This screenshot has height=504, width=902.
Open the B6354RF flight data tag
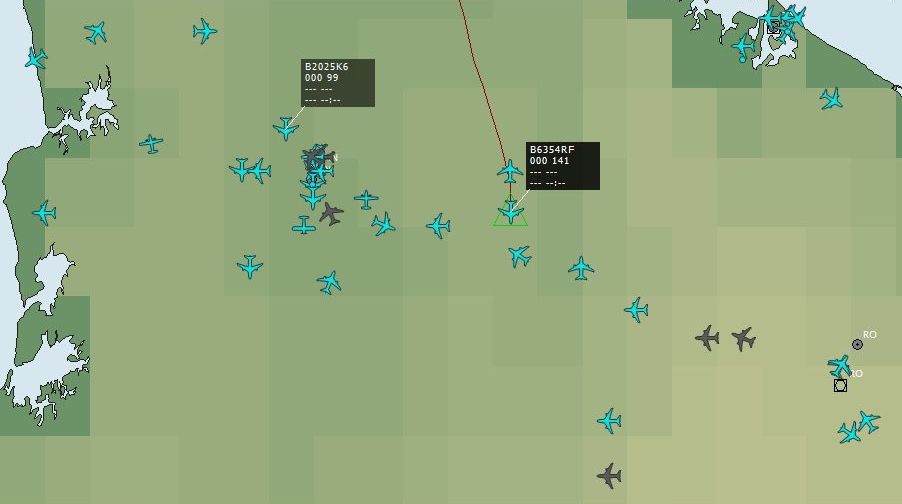click(x=563, y=166)
